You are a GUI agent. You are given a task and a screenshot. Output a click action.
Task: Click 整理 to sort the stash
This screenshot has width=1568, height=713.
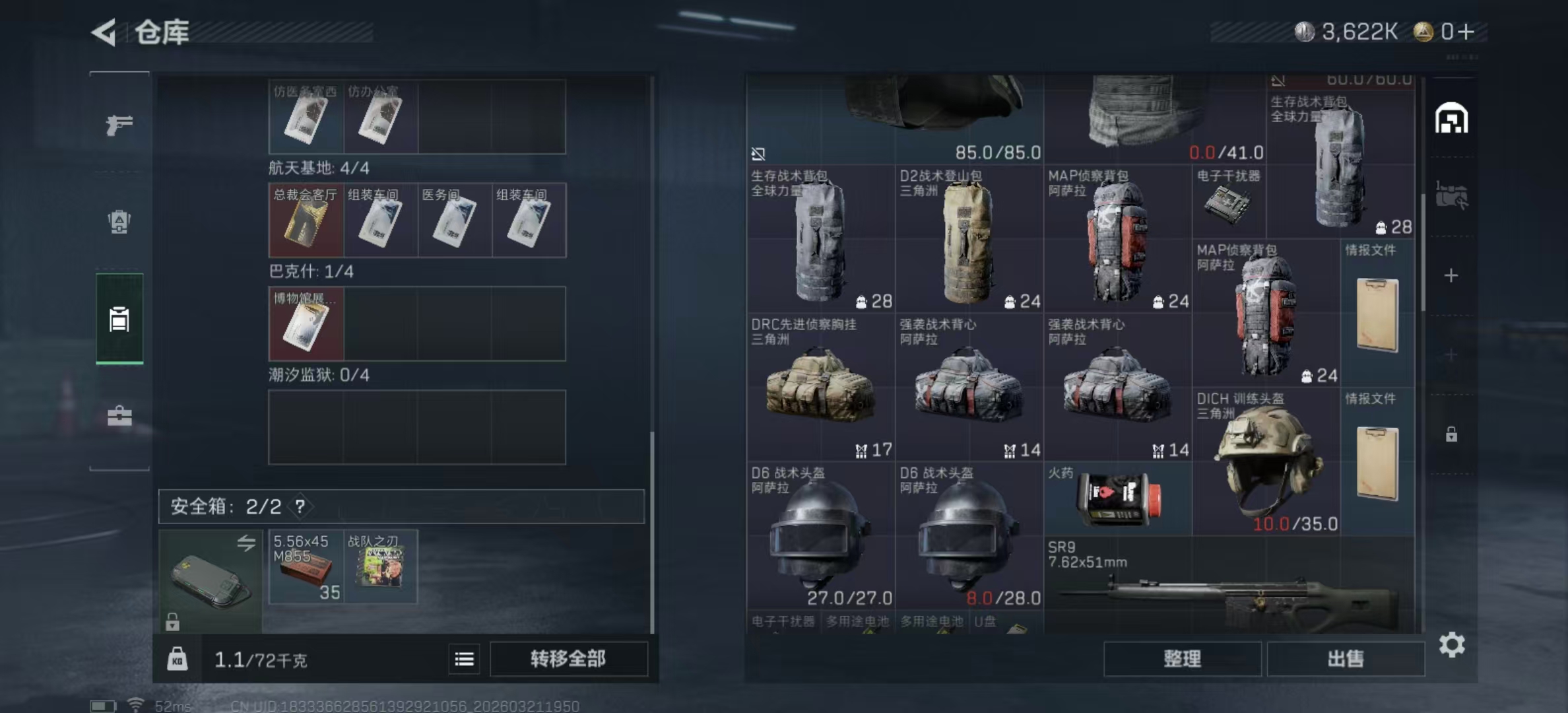click(1182, 659)
